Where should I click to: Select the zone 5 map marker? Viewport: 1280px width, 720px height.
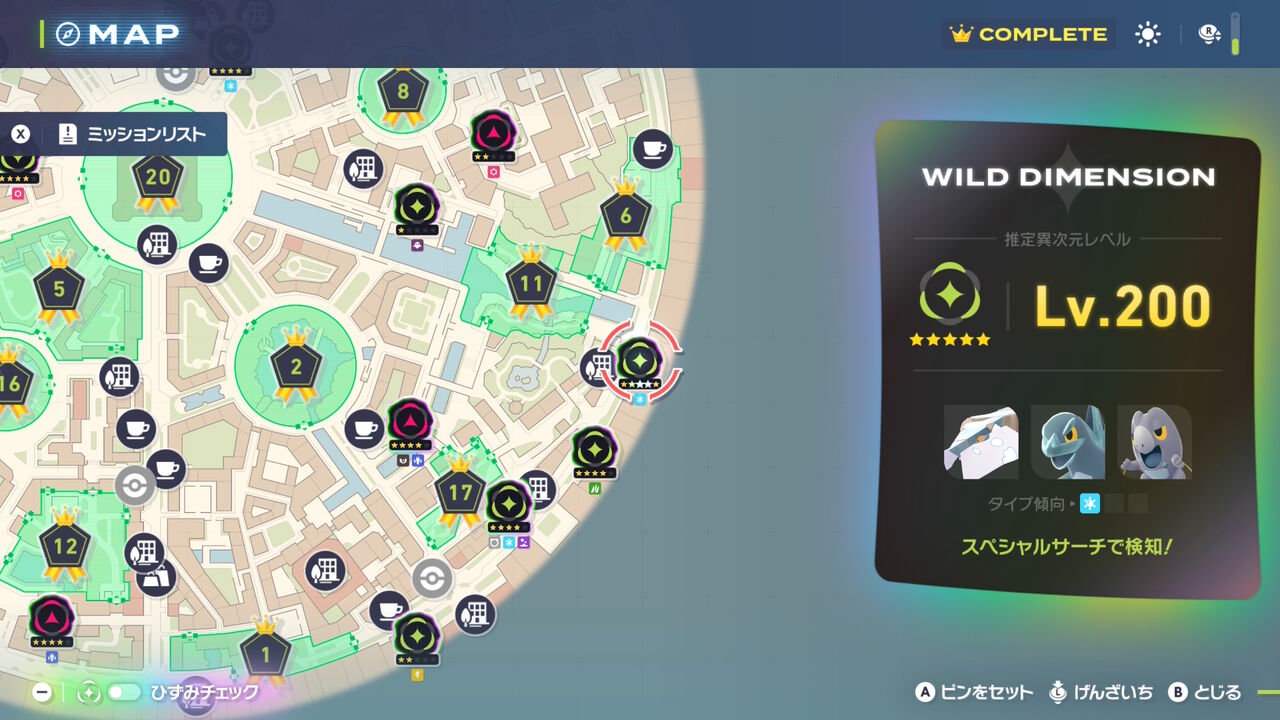click(x=59, y=290)
